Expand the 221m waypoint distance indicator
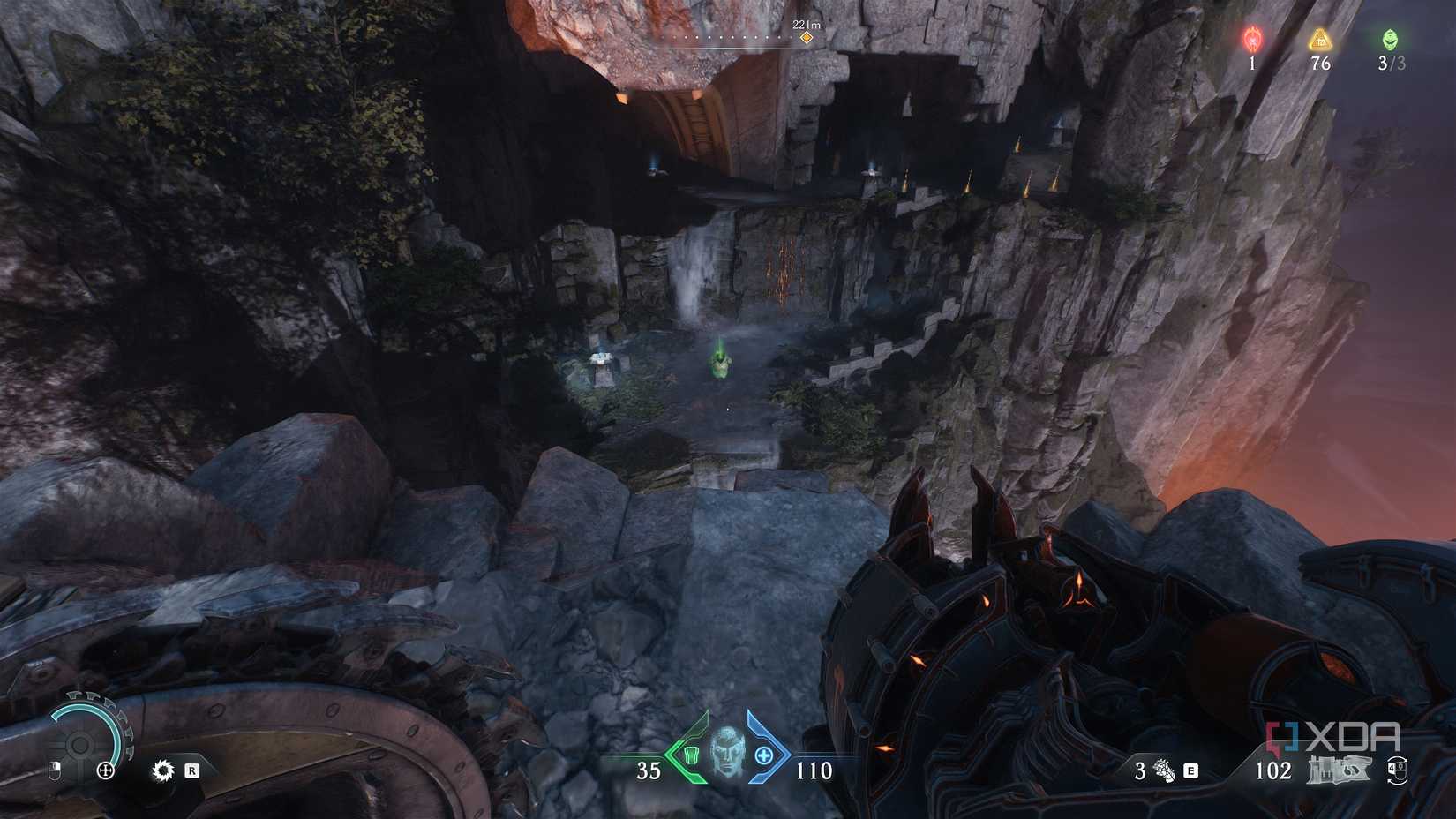Image resolution: width=1456 pixels, height=819 pixels. (807, 26)
